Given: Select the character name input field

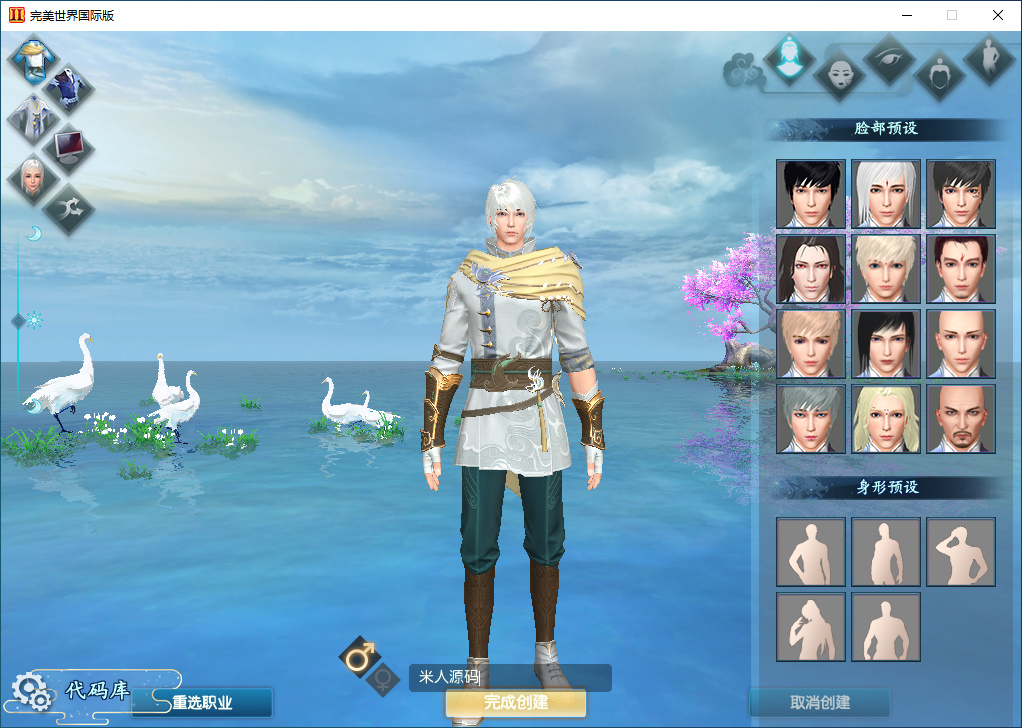Looking at the screenshot, I should click(x=510, y=678).
